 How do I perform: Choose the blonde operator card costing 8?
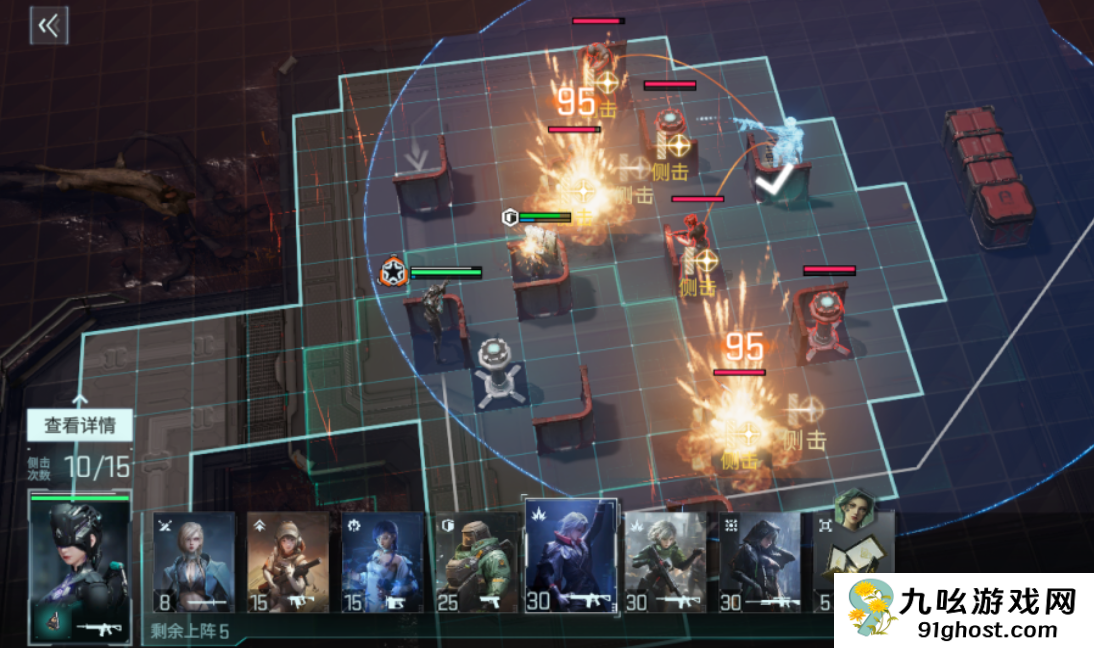[x=193, y=562]
